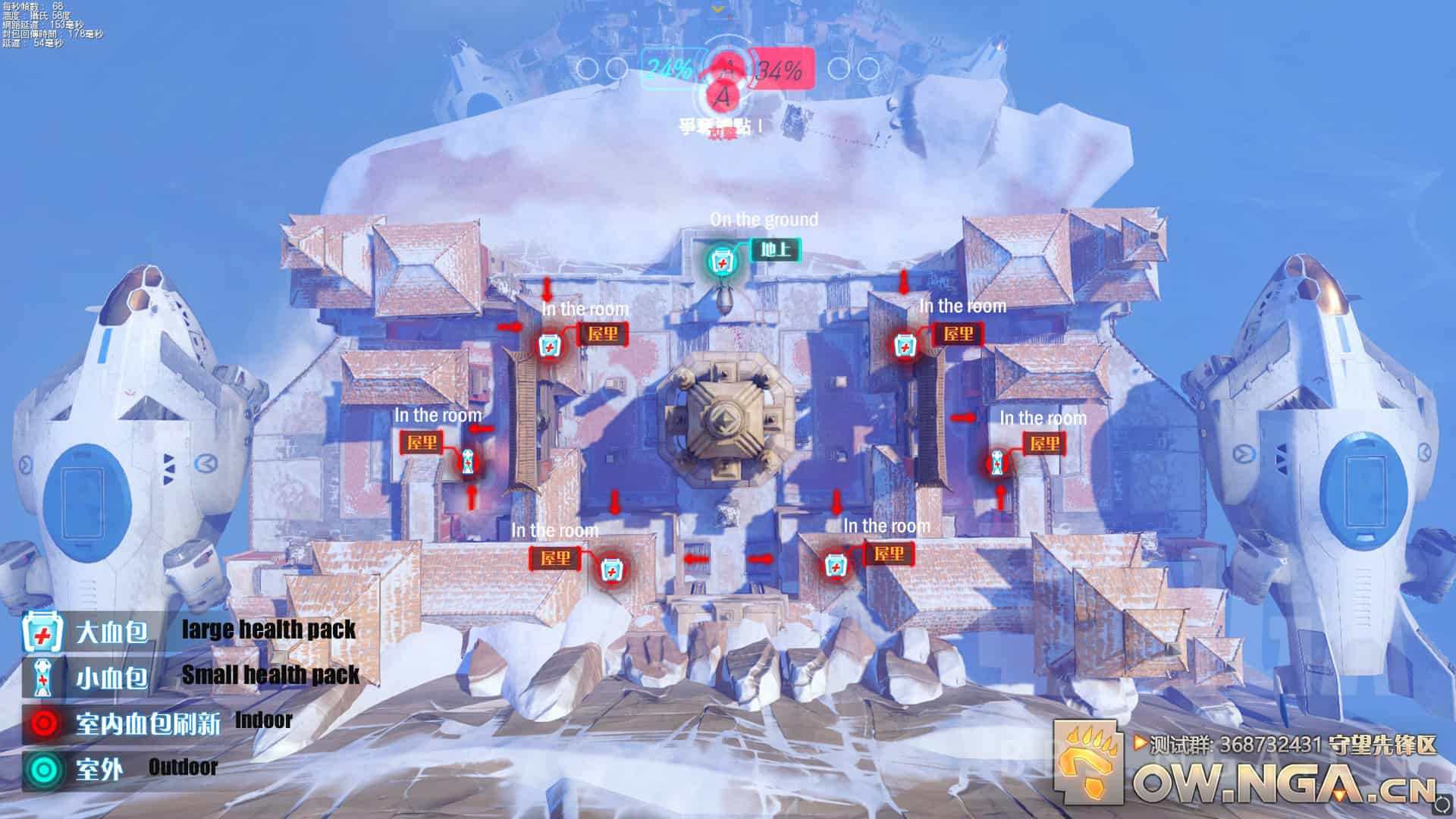This screenshot has width=1456, height=819.
Task: Click the red Indoor legend icon
Action: tap(42, 723)
